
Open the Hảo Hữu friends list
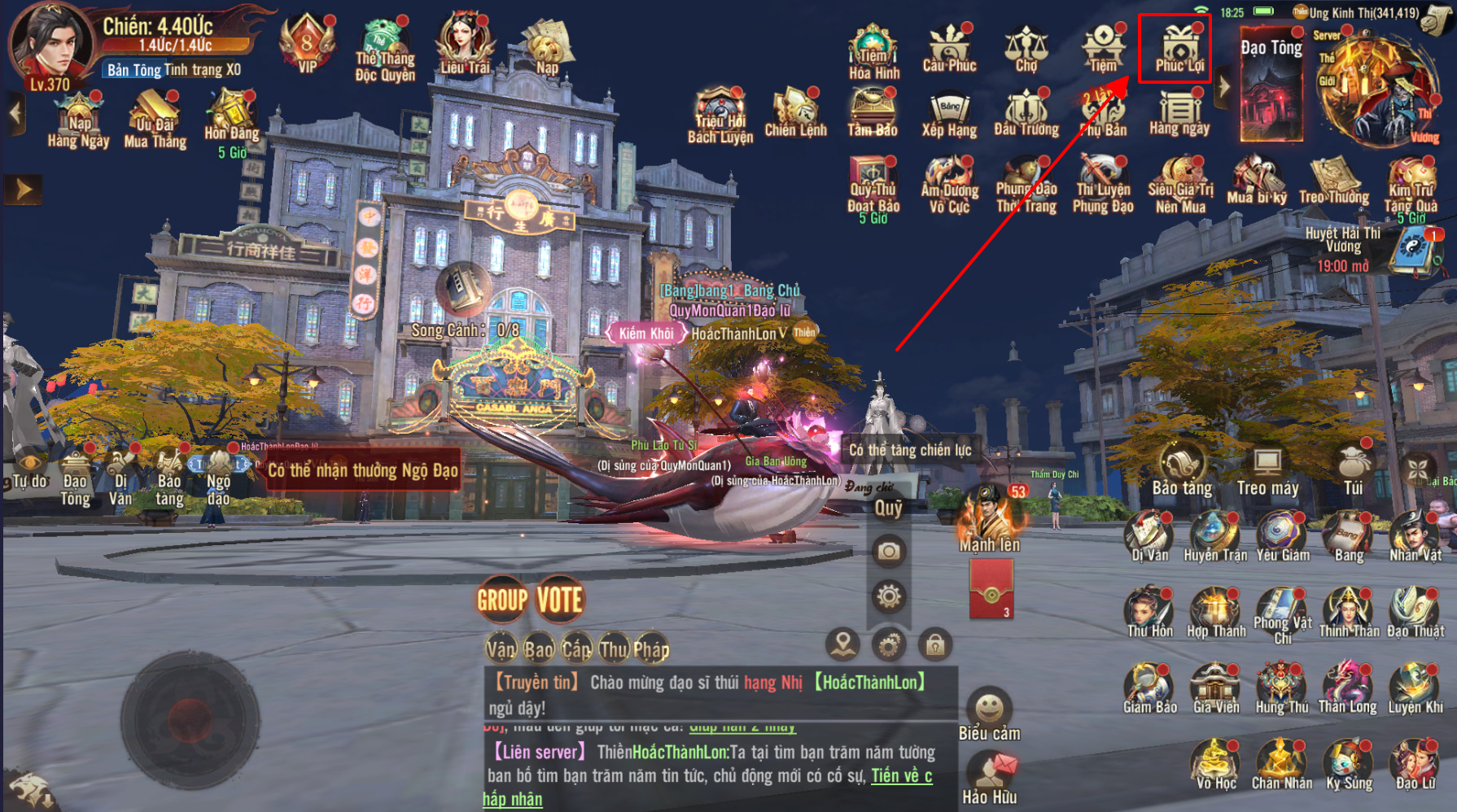tap(990, 779)
